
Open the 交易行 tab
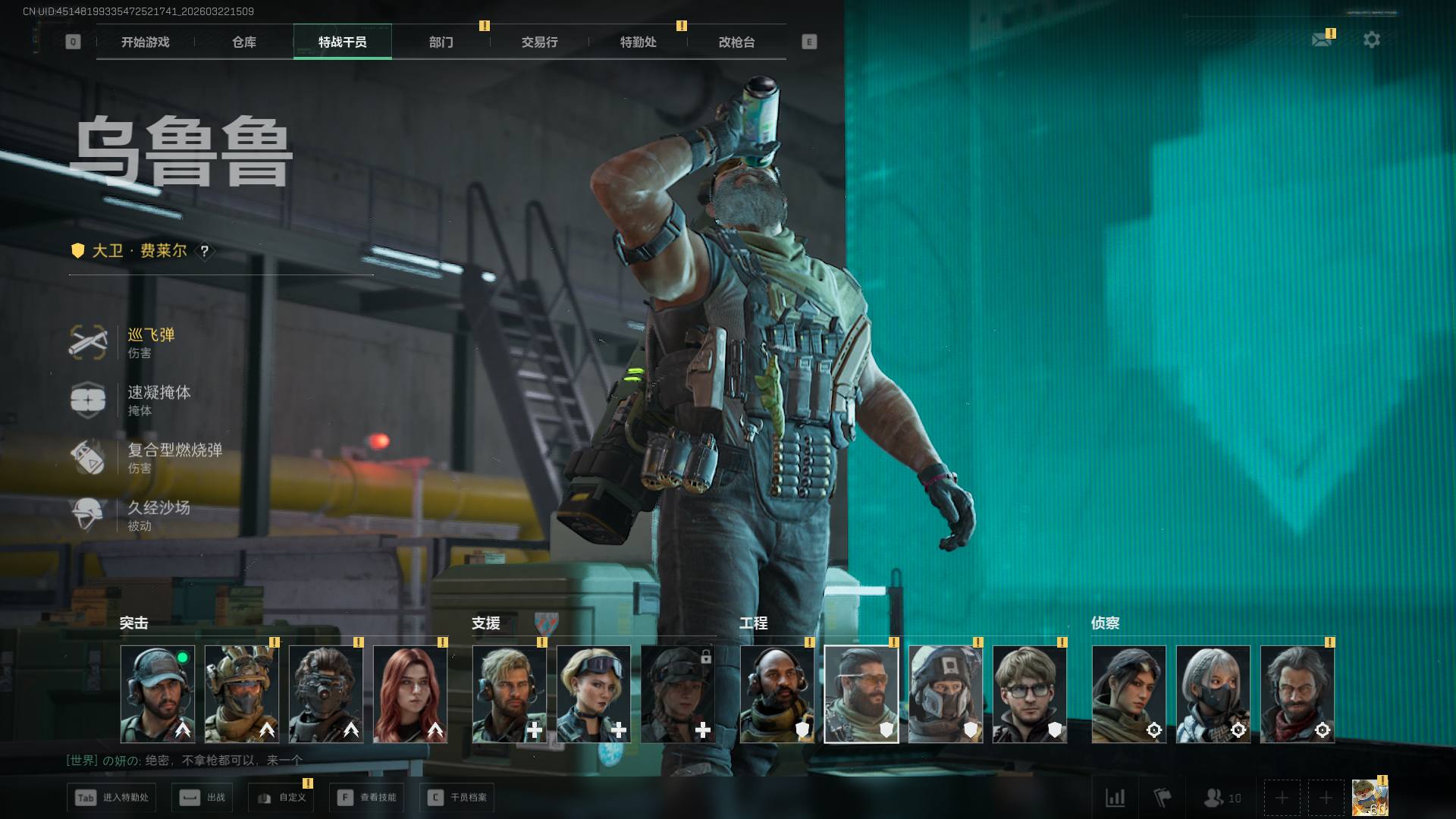(539, 42)
